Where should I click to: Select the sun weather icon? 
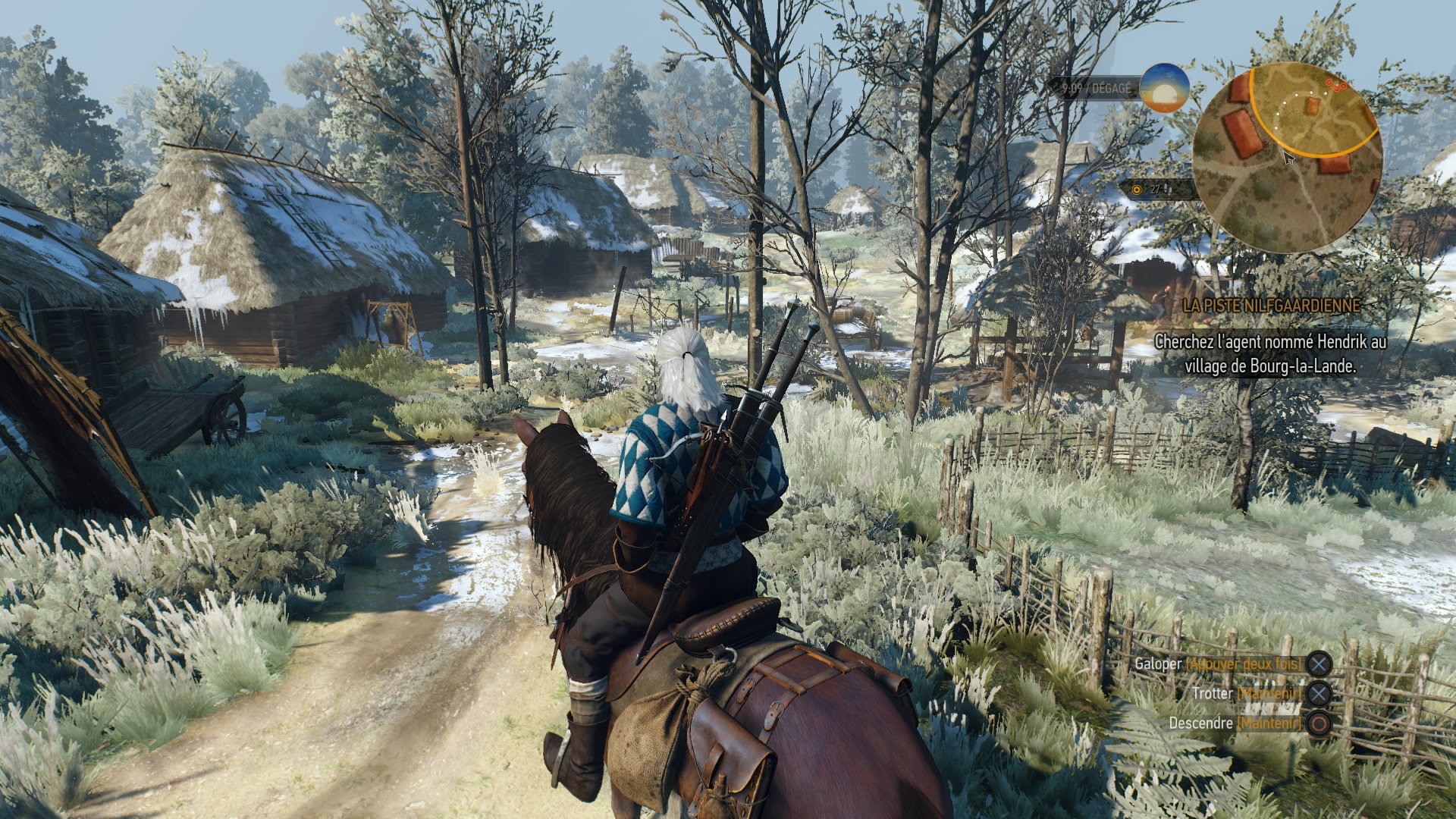pyautogui.click(x=1164, y=88)
